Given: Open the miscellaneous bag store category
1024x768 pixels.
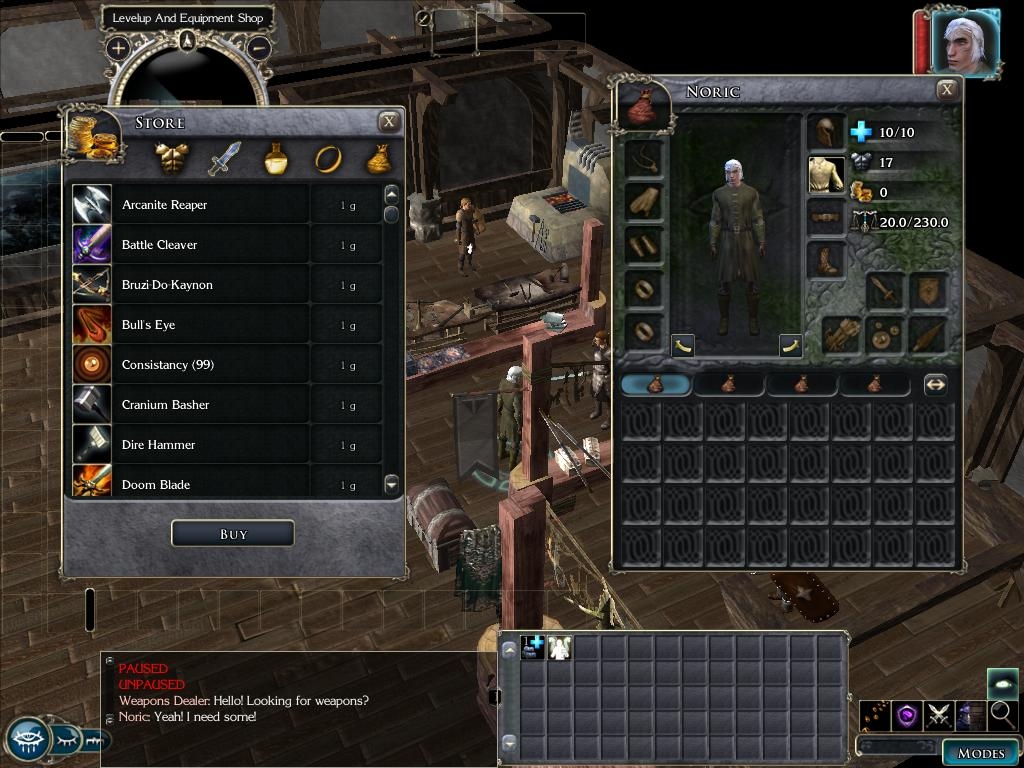Looking at the screenshot, I should click(378, 158).
